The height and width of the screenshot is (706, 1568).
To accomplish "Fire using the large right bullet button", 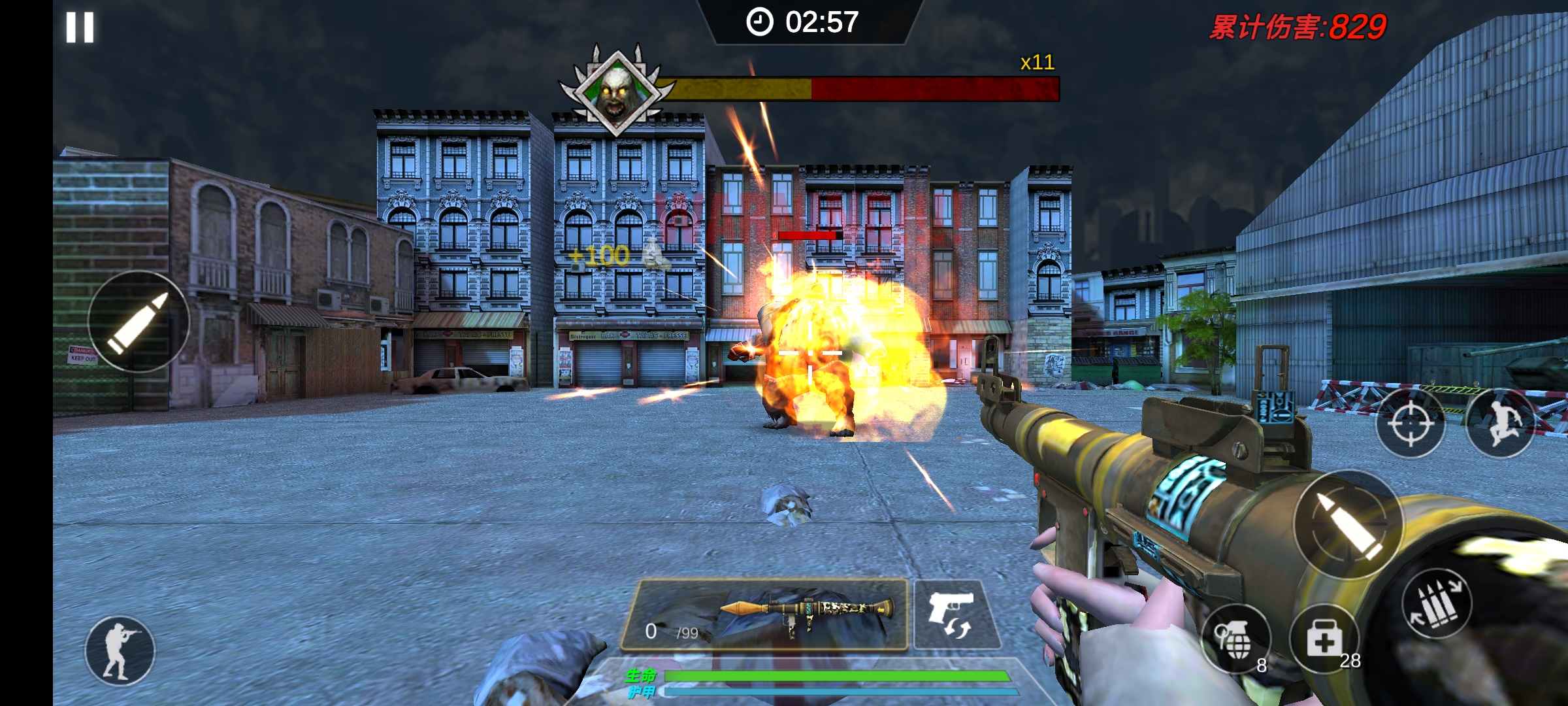I will [x=1348, y=524].
